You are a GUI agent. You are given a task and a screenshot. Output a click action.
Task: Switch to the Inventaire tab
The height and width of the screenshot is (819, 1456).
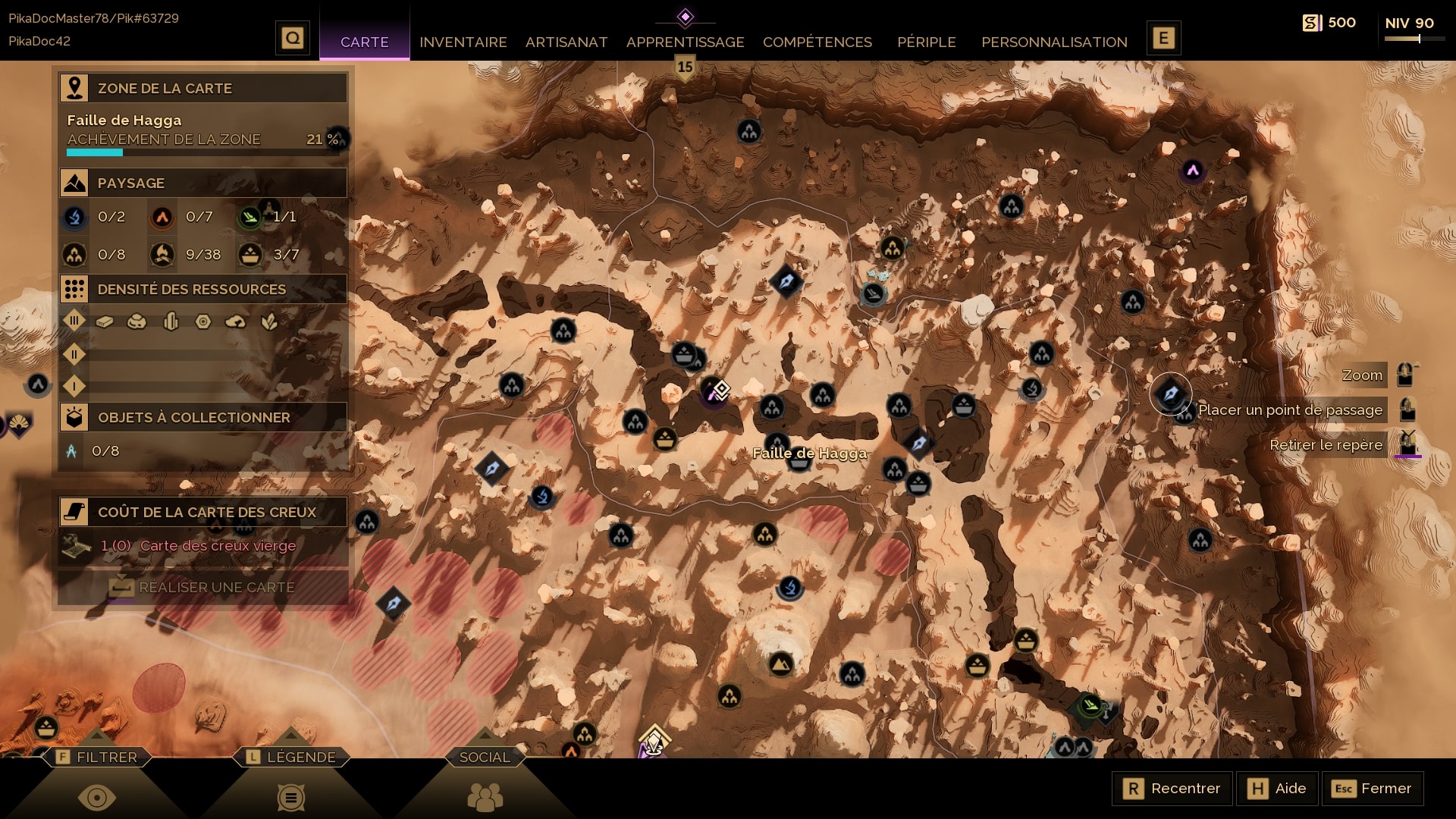(463, 42)
